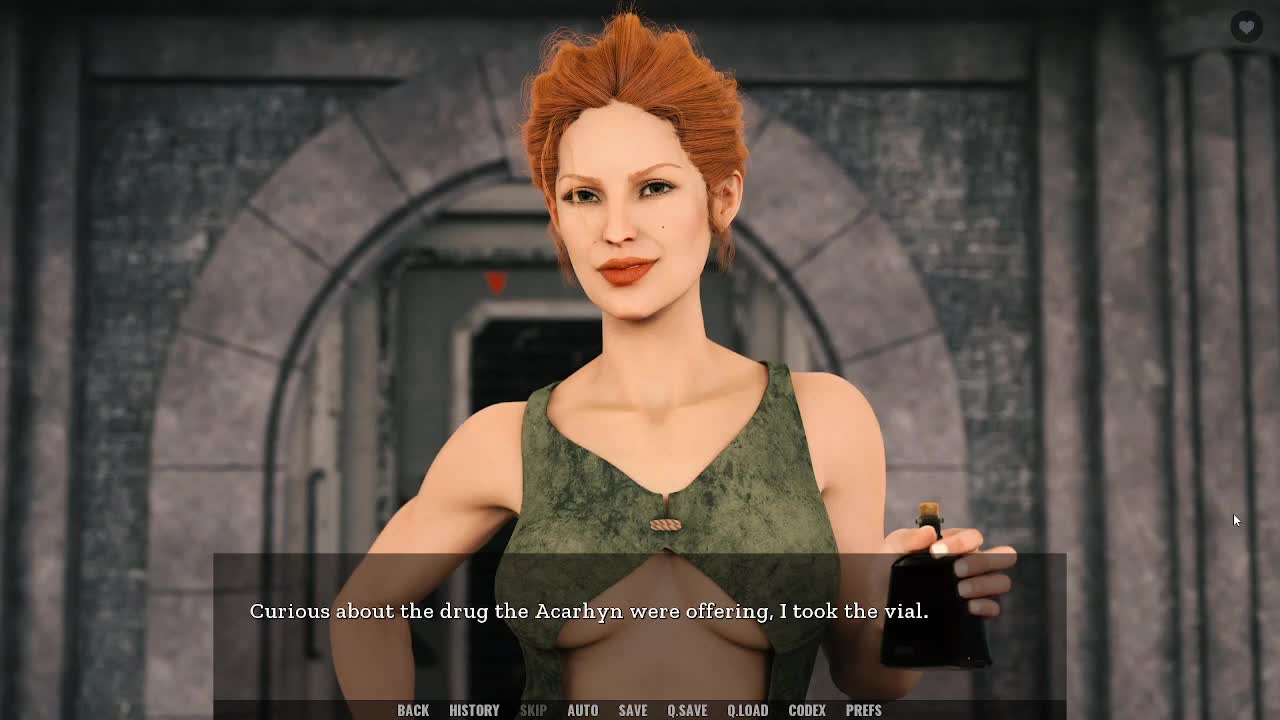Screen dimensions: 1280x720
Task: Open the Codex
Action: [x=807, y=710]
